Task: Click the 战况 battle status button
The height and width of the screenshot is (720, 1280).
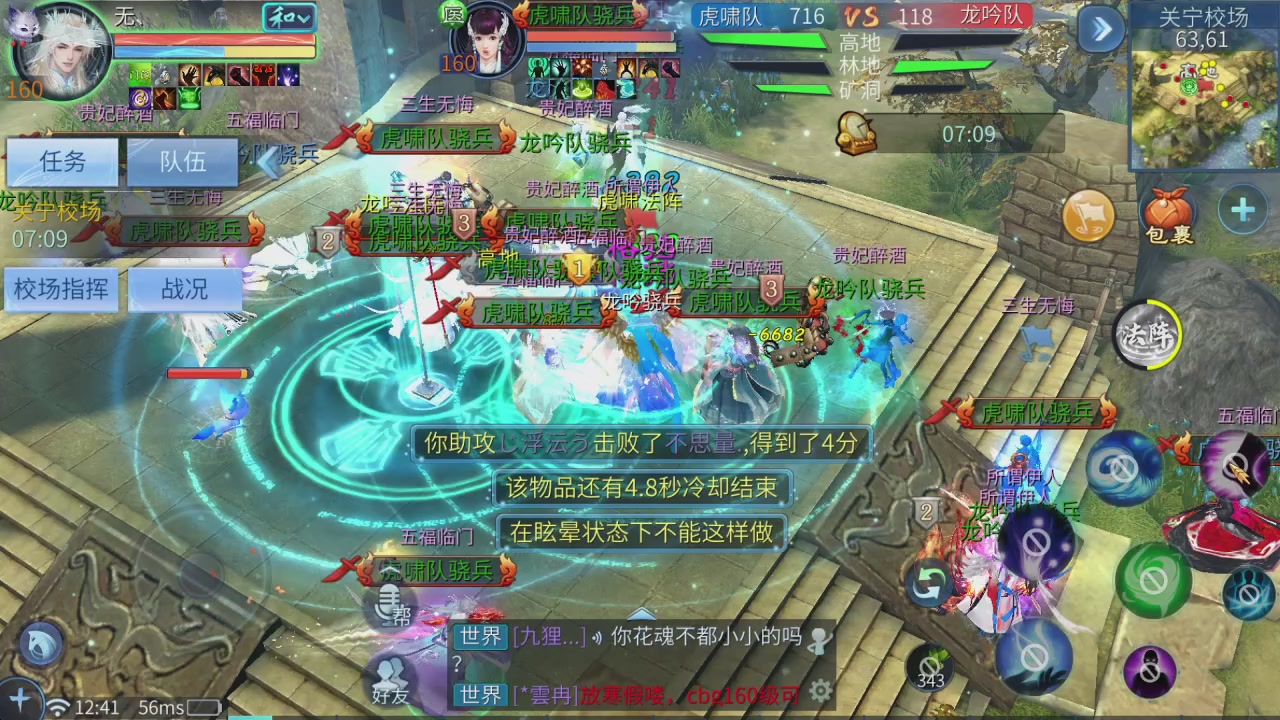Action: pyautogui.click(x=184, y=289)
